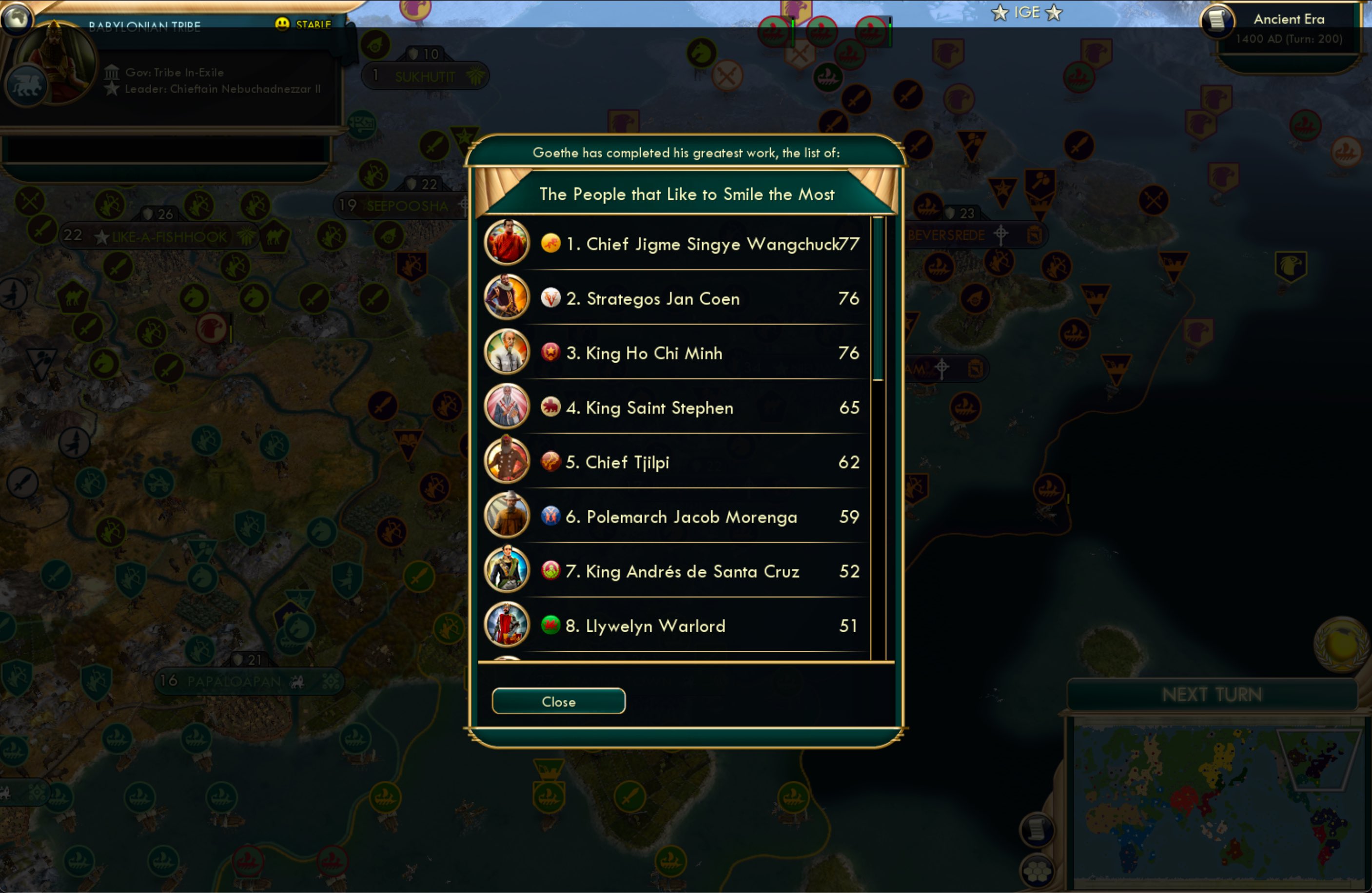Toggle the strategic hex view on the minimap
The width and height of the screenshot is (1372, 893).
[x=1037, y=871]
